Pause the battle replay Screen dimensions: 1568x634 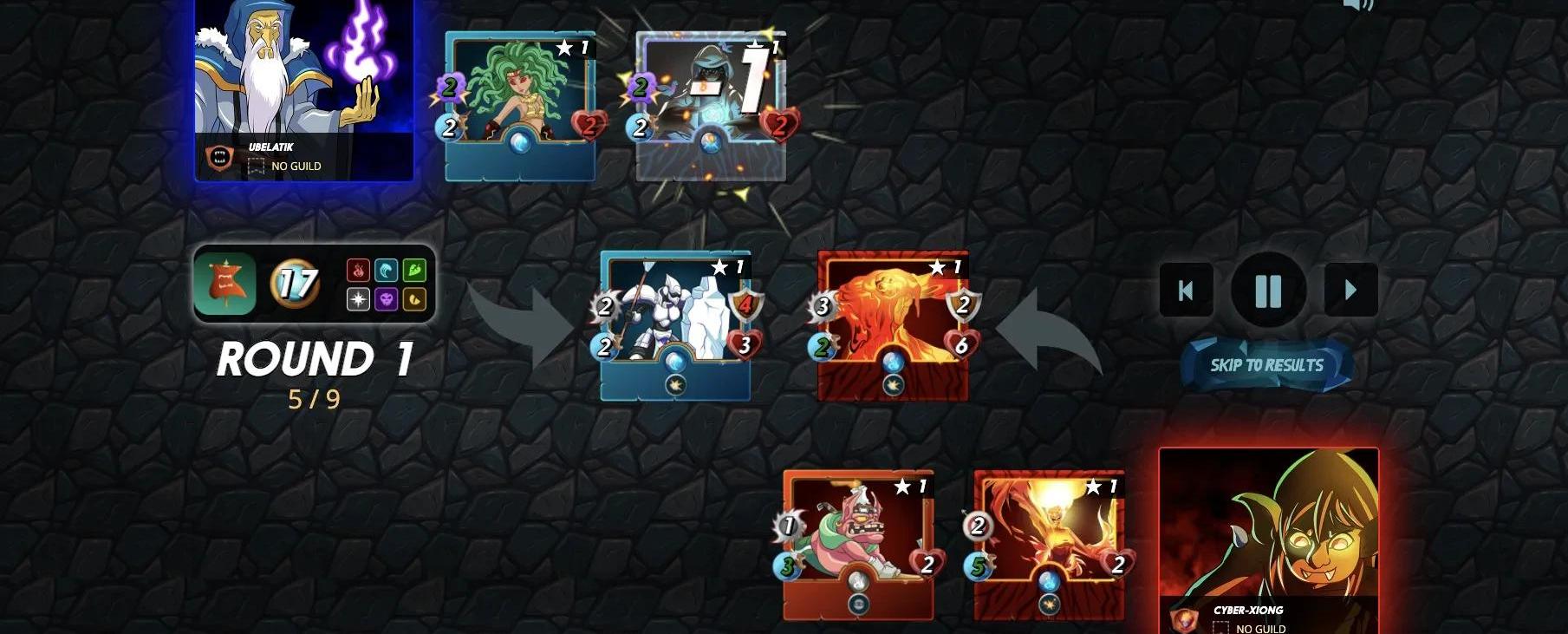click(x=1268, y=291)
